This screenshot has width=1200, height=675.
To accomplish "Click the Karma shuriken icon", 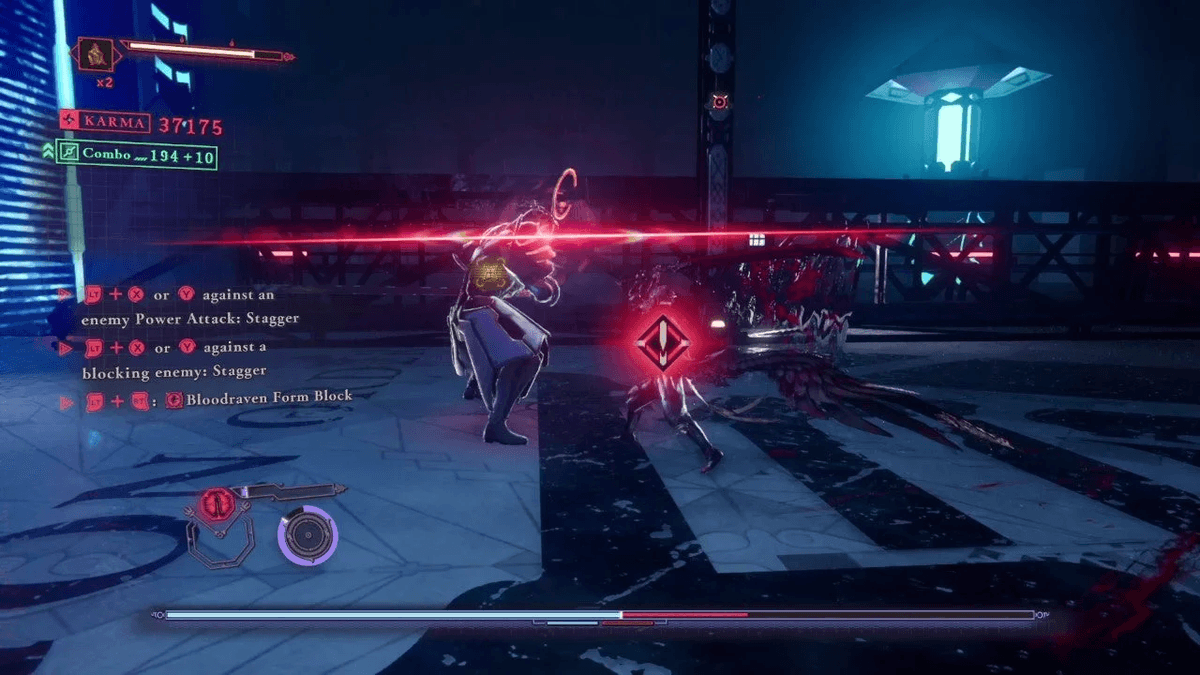I will coord(69,122).
